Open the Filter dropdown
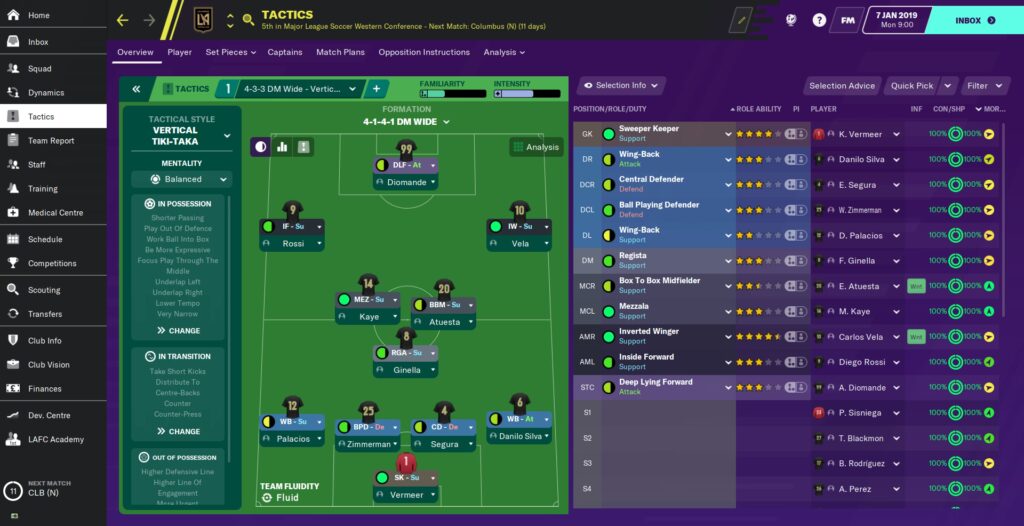This screenshot has width=1024, height=526. [x=984, y=86]
